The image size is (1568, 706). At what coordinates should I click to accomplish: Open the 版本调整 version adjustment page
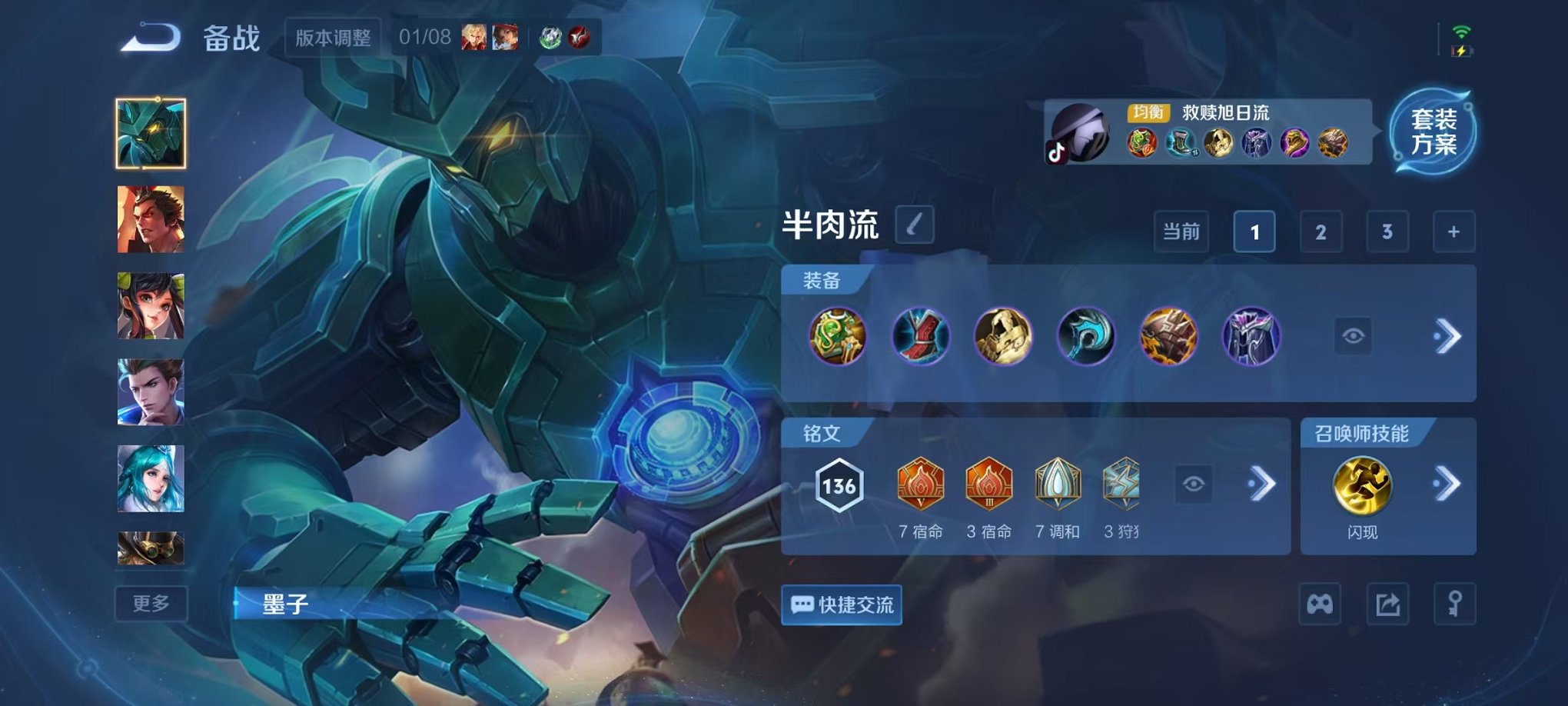tap(332, 37)
